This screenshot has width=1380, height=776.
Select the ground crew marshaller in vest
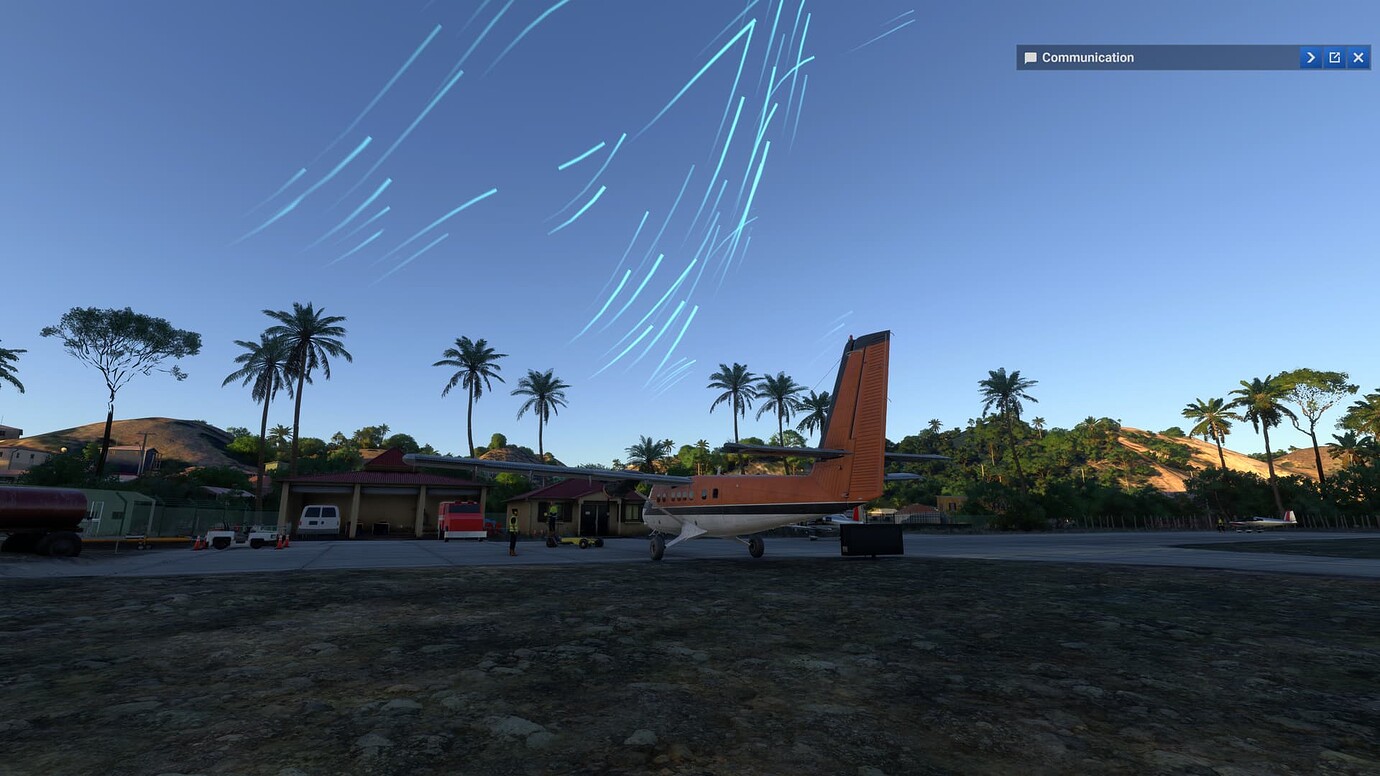512,525
